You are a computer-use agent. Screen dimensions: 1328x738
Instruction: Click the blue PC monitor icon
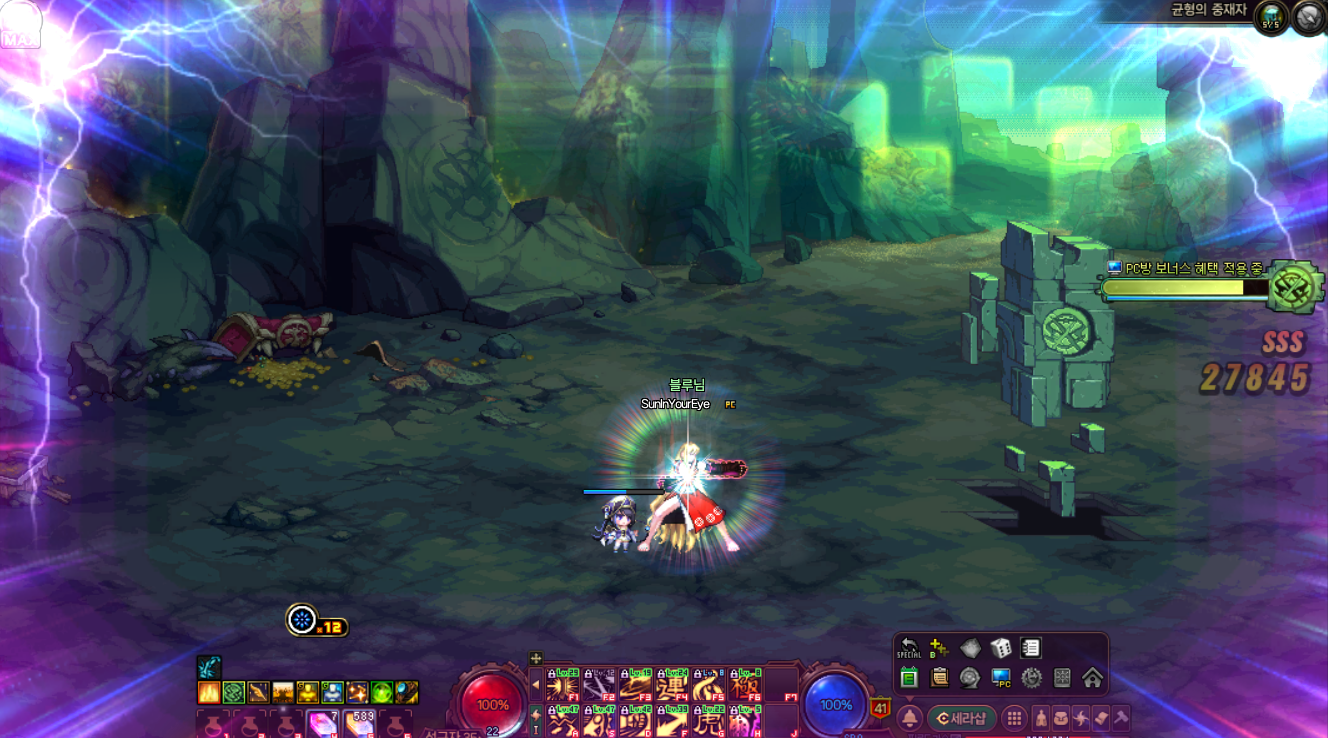tap(1001, 678)
